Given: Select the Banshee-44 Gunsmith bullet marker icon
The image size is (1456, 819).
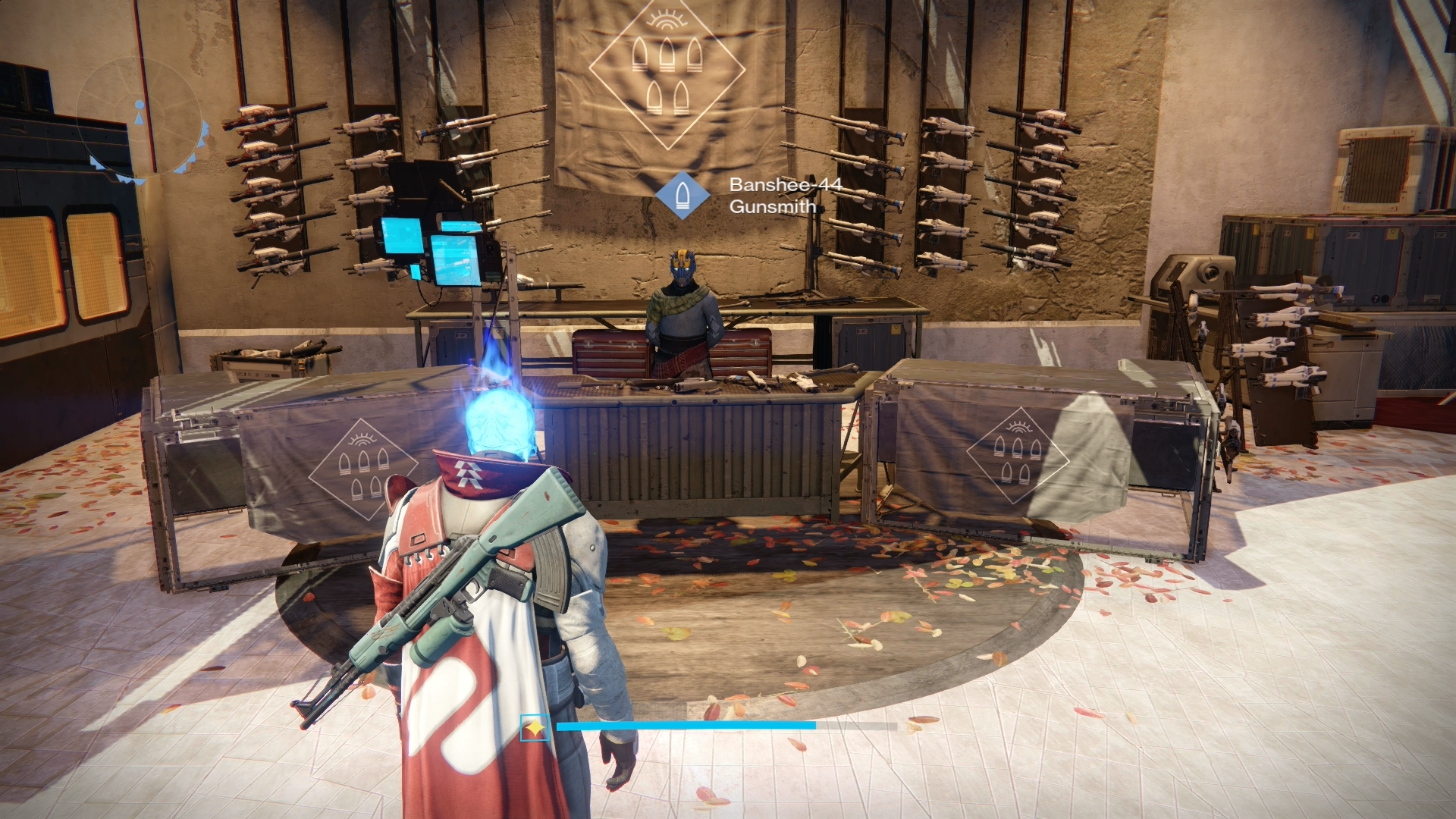Looking at the screenshot, I should point(682,195).
